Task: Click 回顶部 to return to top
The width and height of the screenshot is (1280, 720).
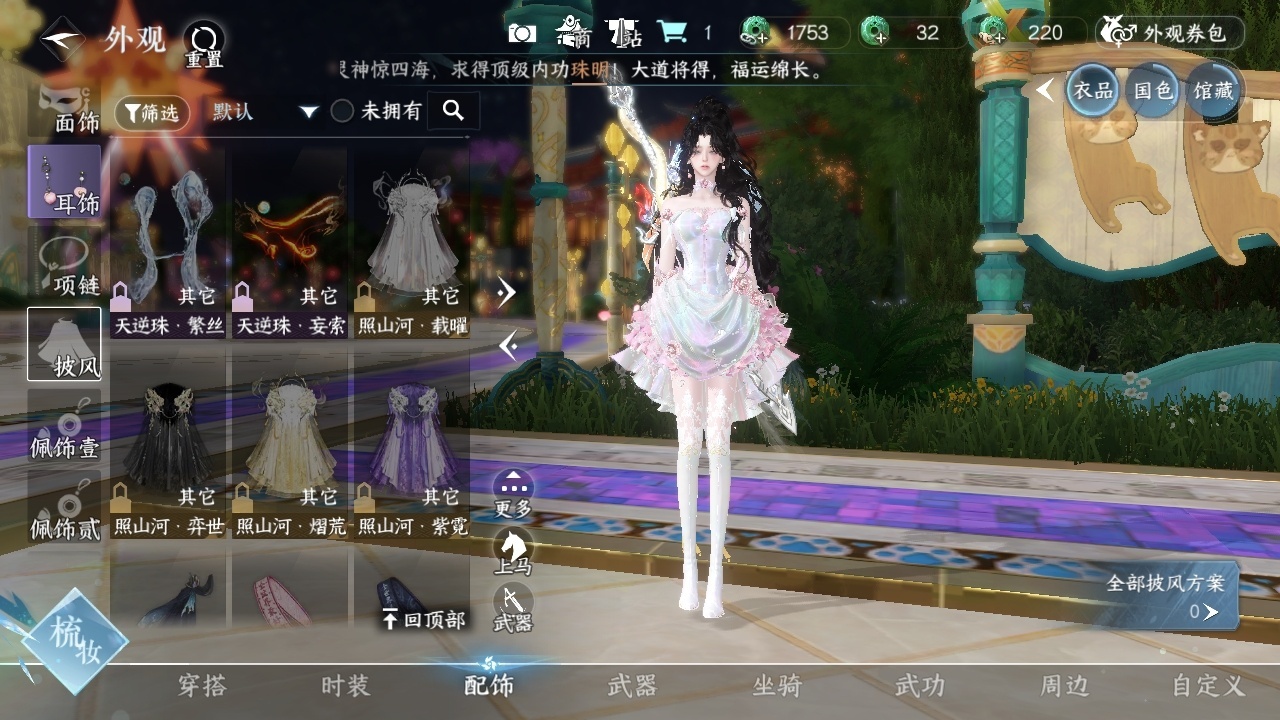Action: click(x=424, y=620)
